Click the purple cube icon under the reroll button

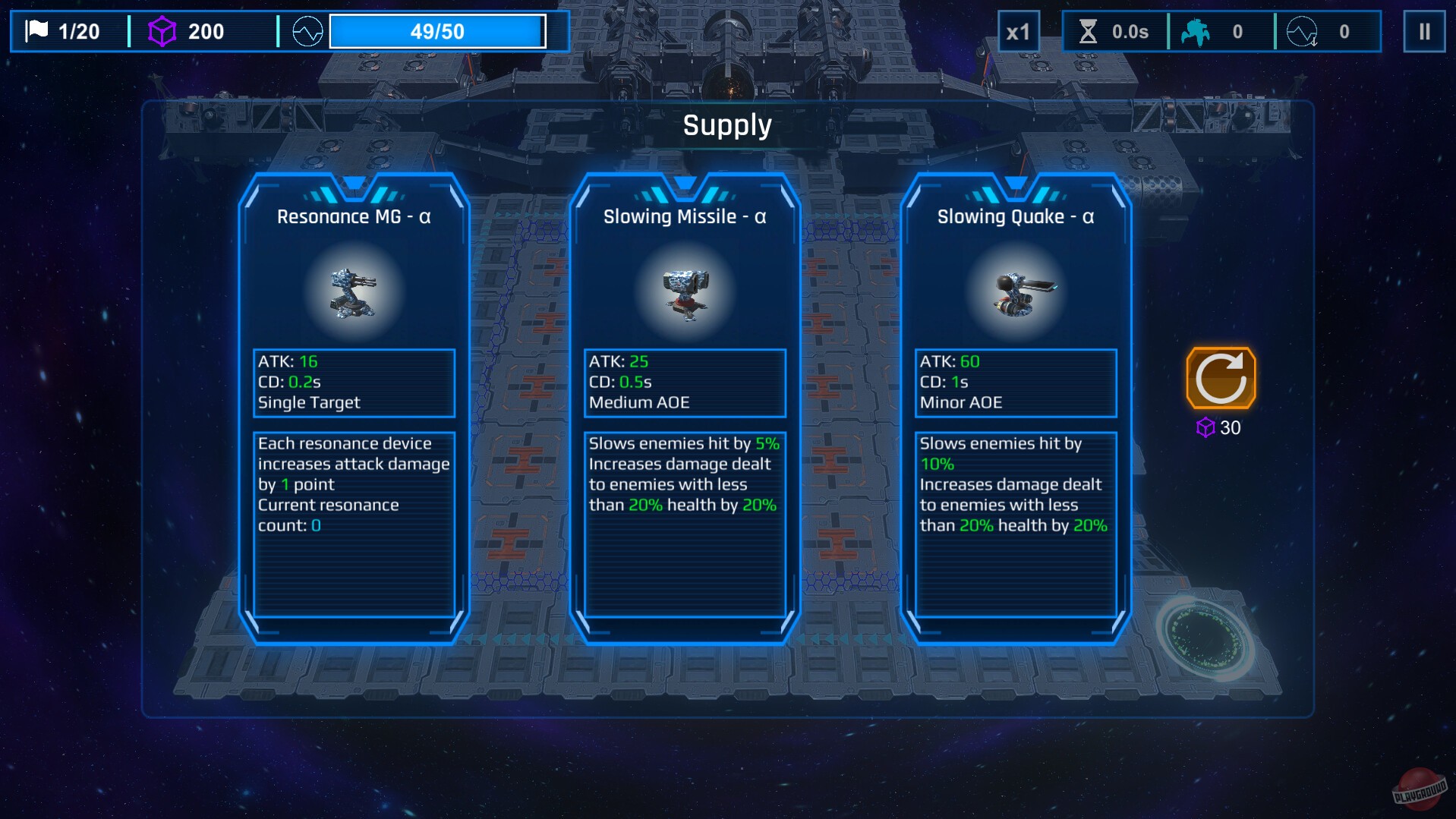click(1205, 428)
